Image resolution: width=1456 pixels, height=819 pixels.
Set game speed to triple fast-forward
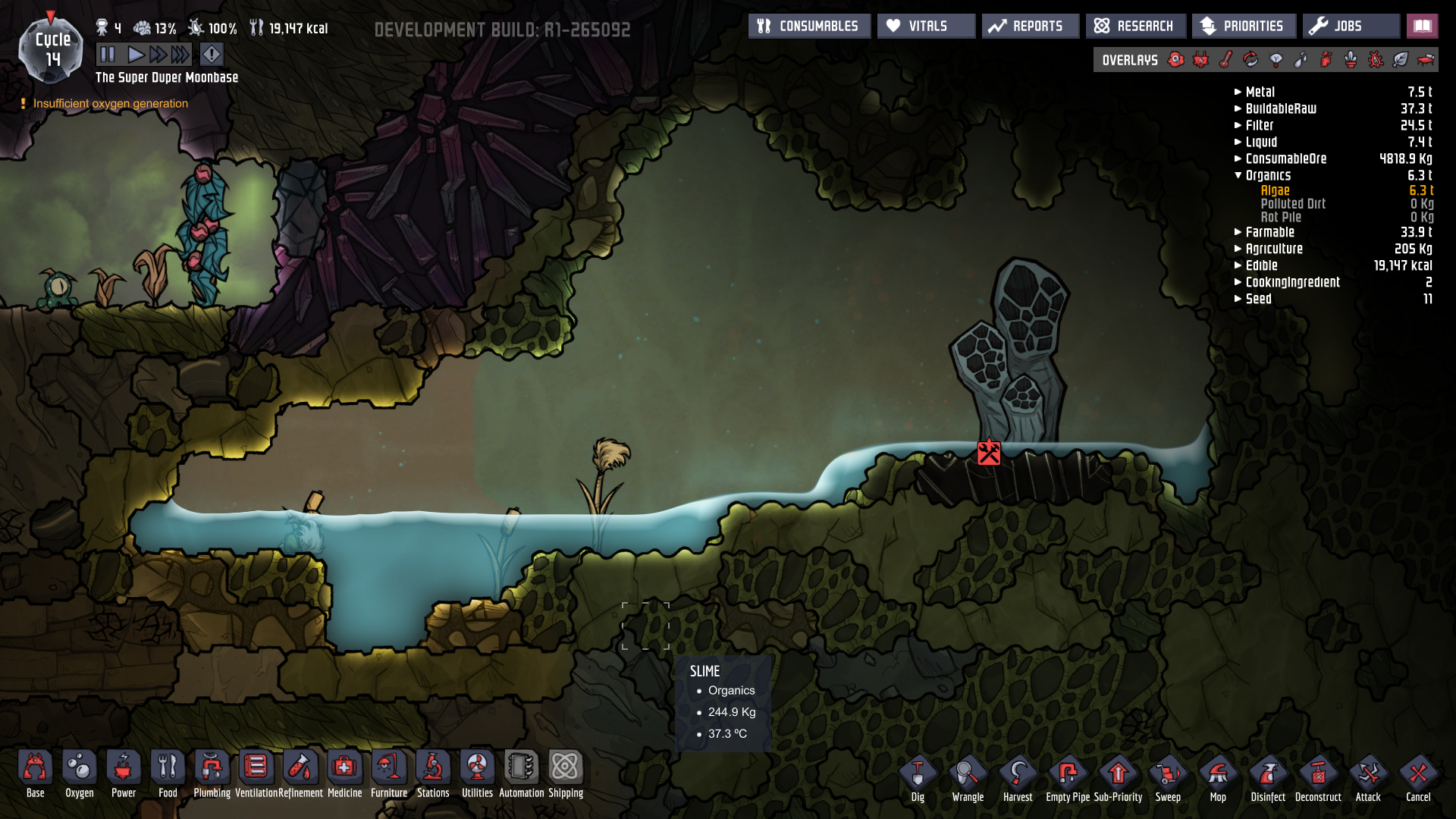180,55
